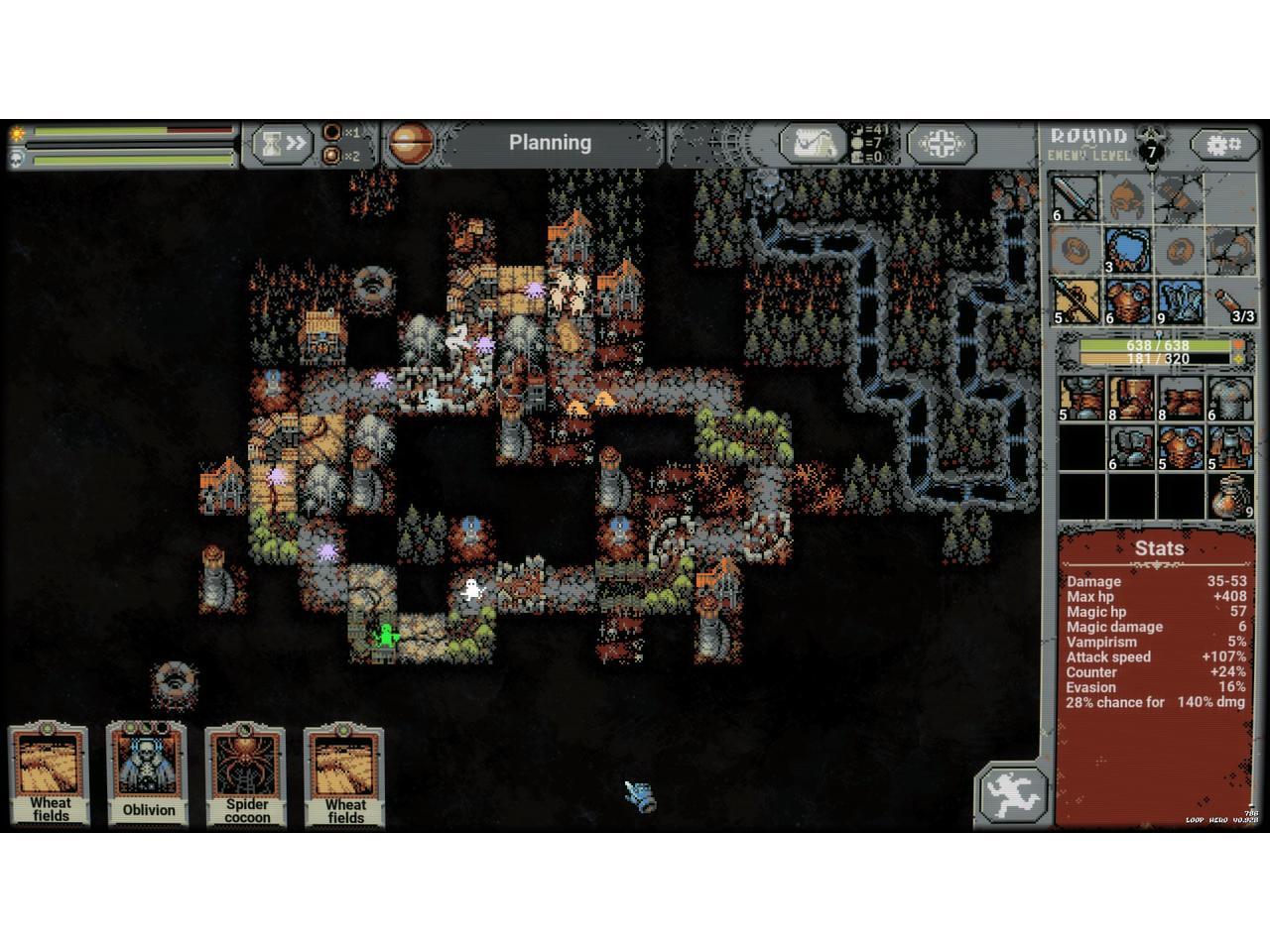Image resolution: width=1270 pixels, height=952 pixels.
Task: Select the equipped level 9 blue item
Action: [x=1180, y=301]
